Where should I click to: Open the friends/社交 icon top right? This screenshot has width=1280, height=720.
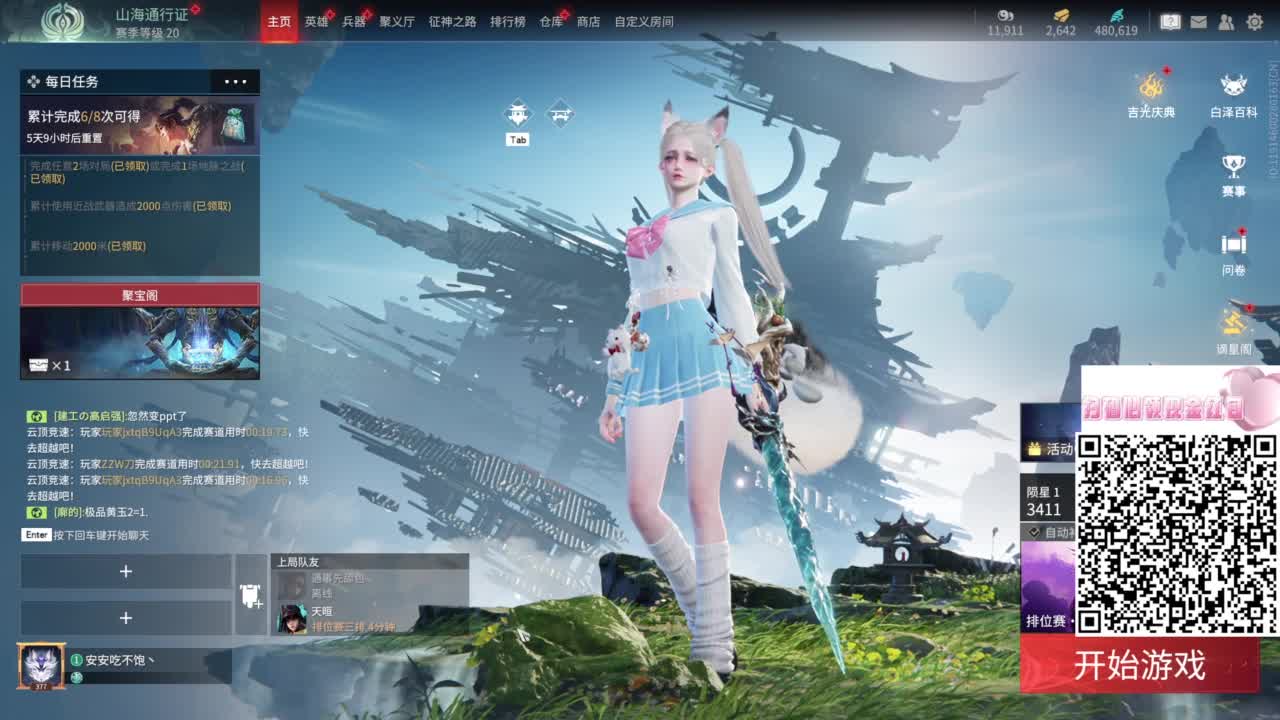(1225, 20)
